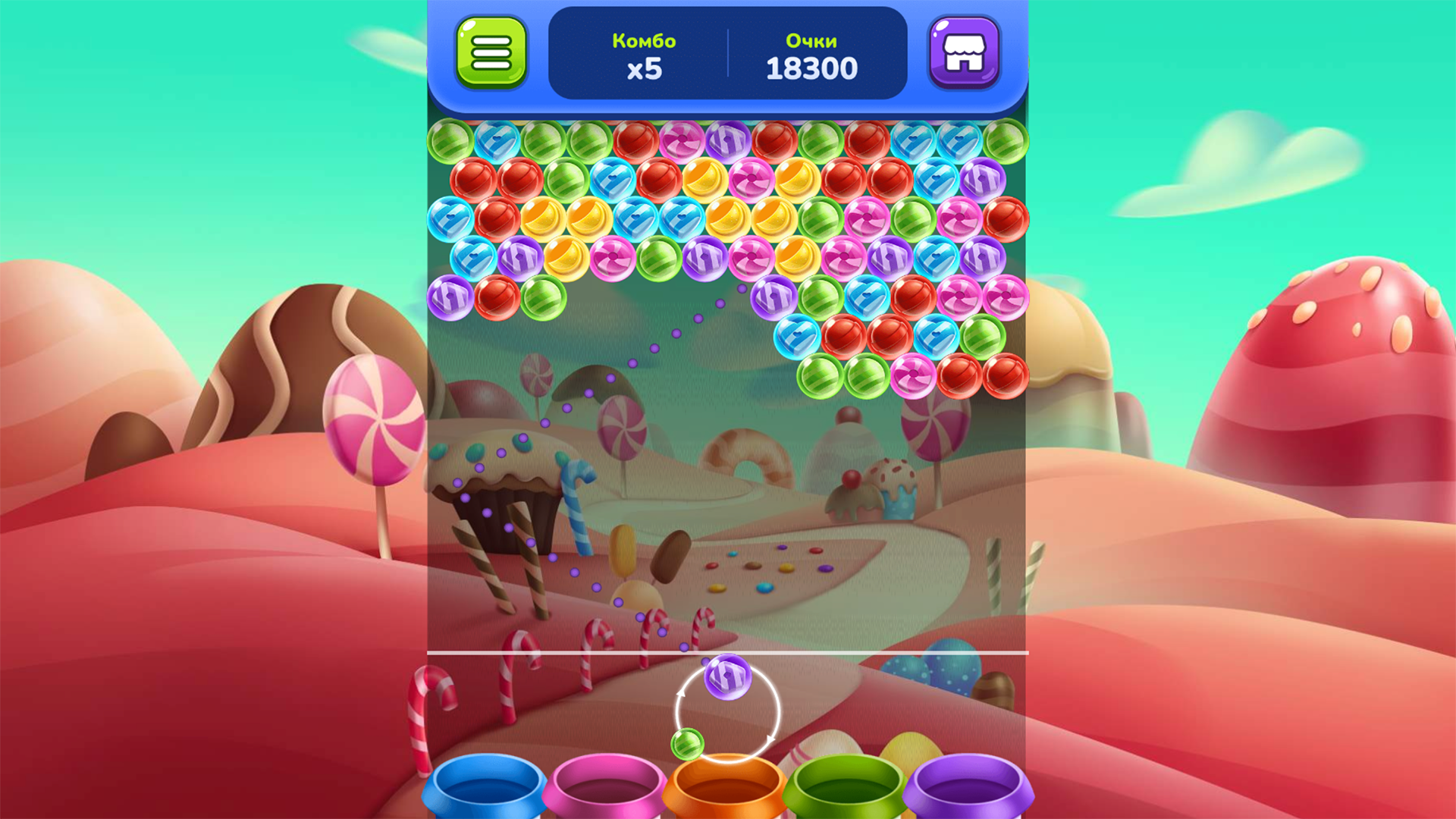Image resolution: width=1456 pixels, height=819 pixels.
Task: Select the Комбо multiplier label
Action: (x=644, y=42)
